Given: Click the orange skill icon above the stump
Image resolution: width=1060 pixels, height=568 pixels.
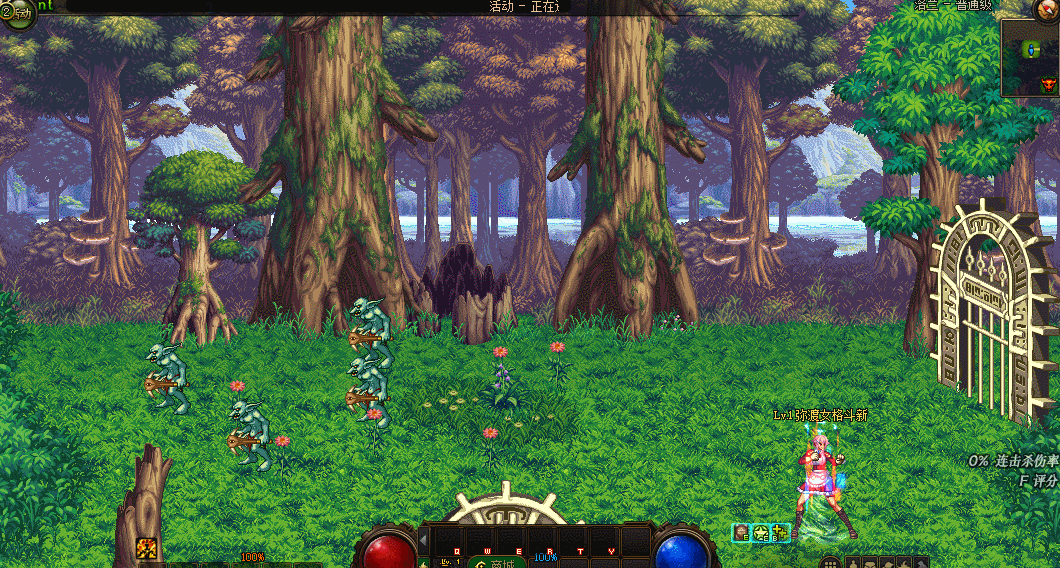Looking at the screenshot, I should point(147,548).
